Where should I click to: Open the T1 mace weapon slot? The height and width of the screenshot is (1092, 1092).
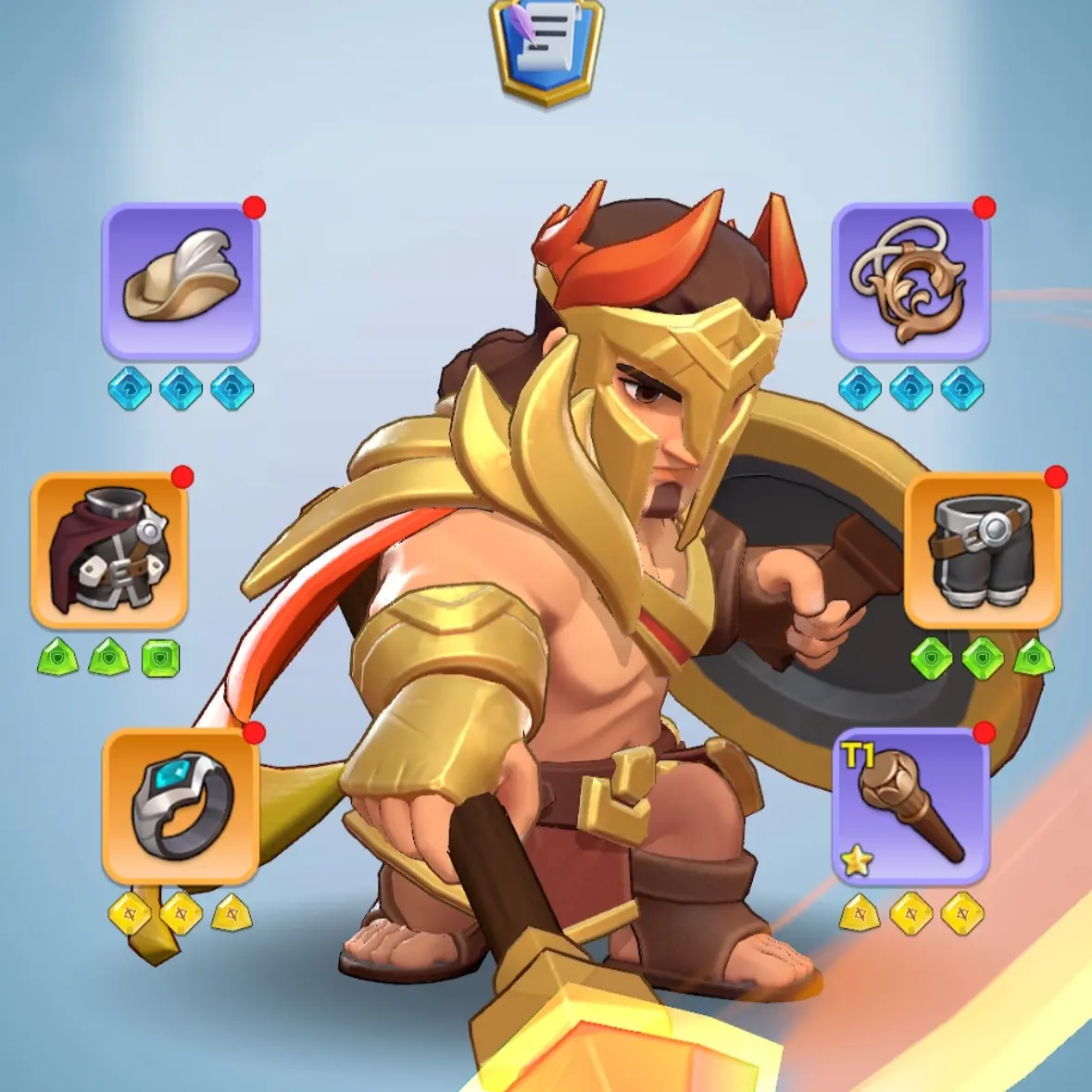pyautogui.click(x=910, y=806)
